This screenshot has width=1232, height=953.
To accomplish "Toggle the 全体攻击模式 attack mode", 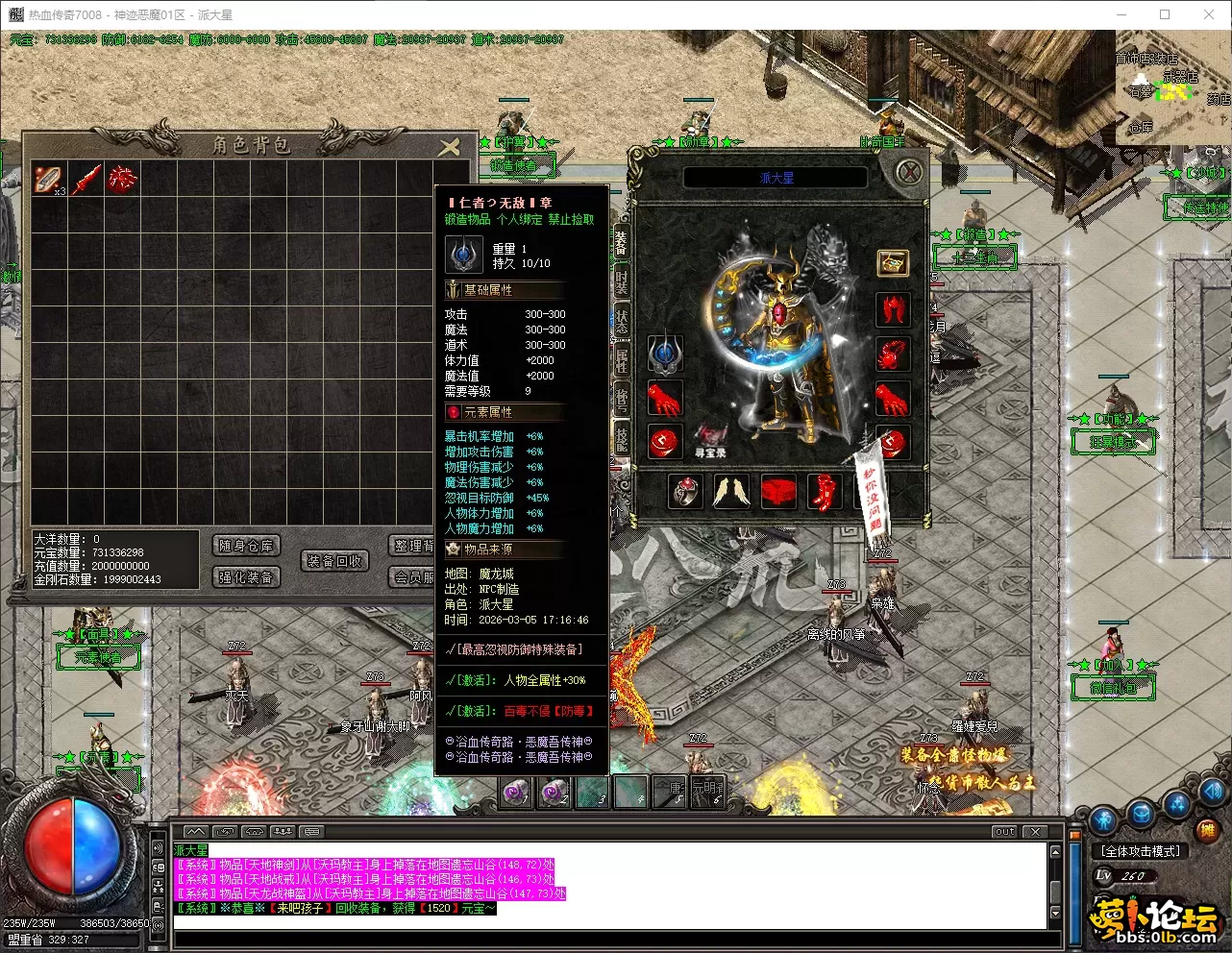I will (x=1141, y=851).
